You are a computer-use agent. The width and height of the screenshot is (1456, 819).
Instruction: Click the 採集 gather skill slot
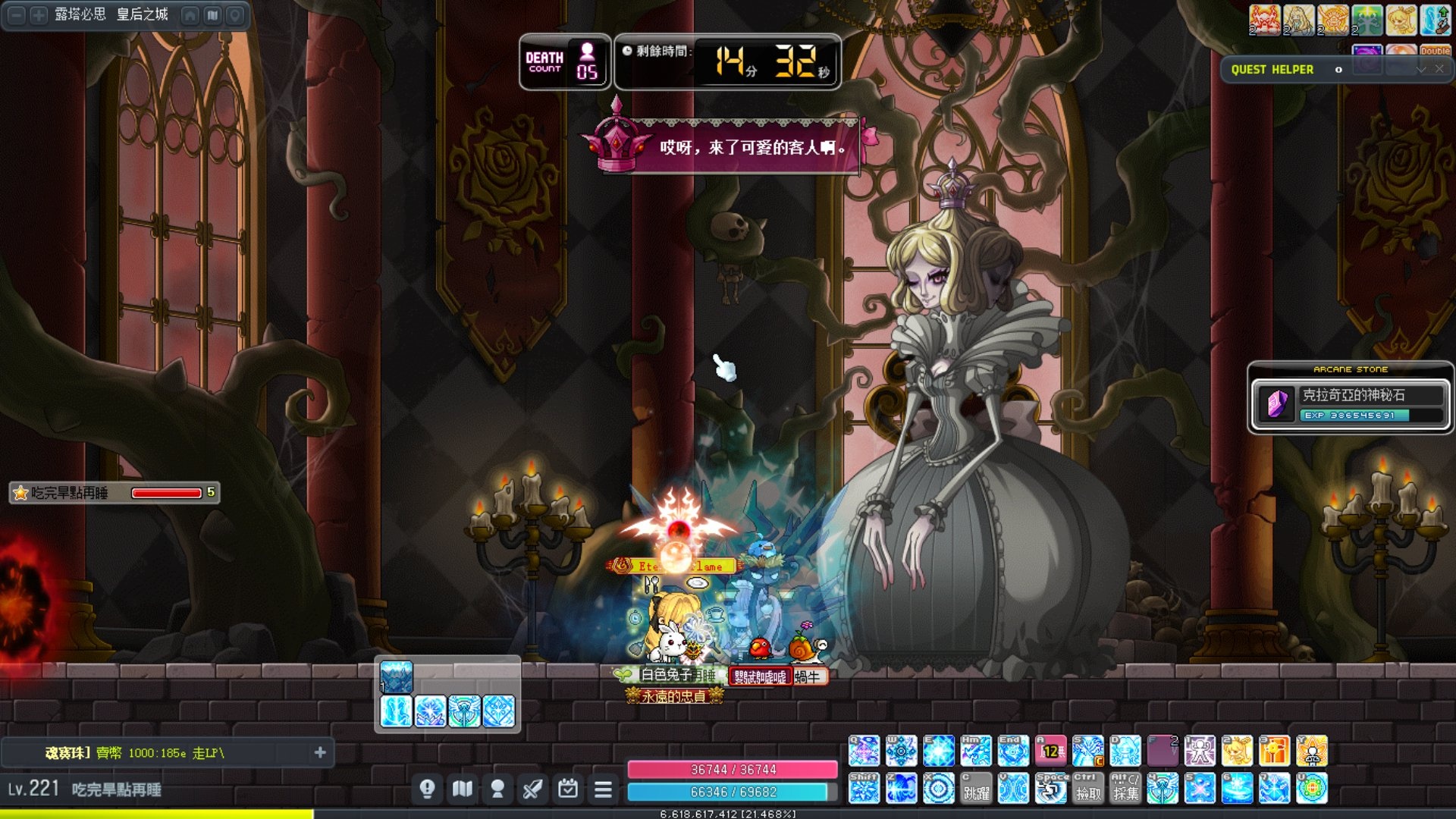pos(1125,789)
